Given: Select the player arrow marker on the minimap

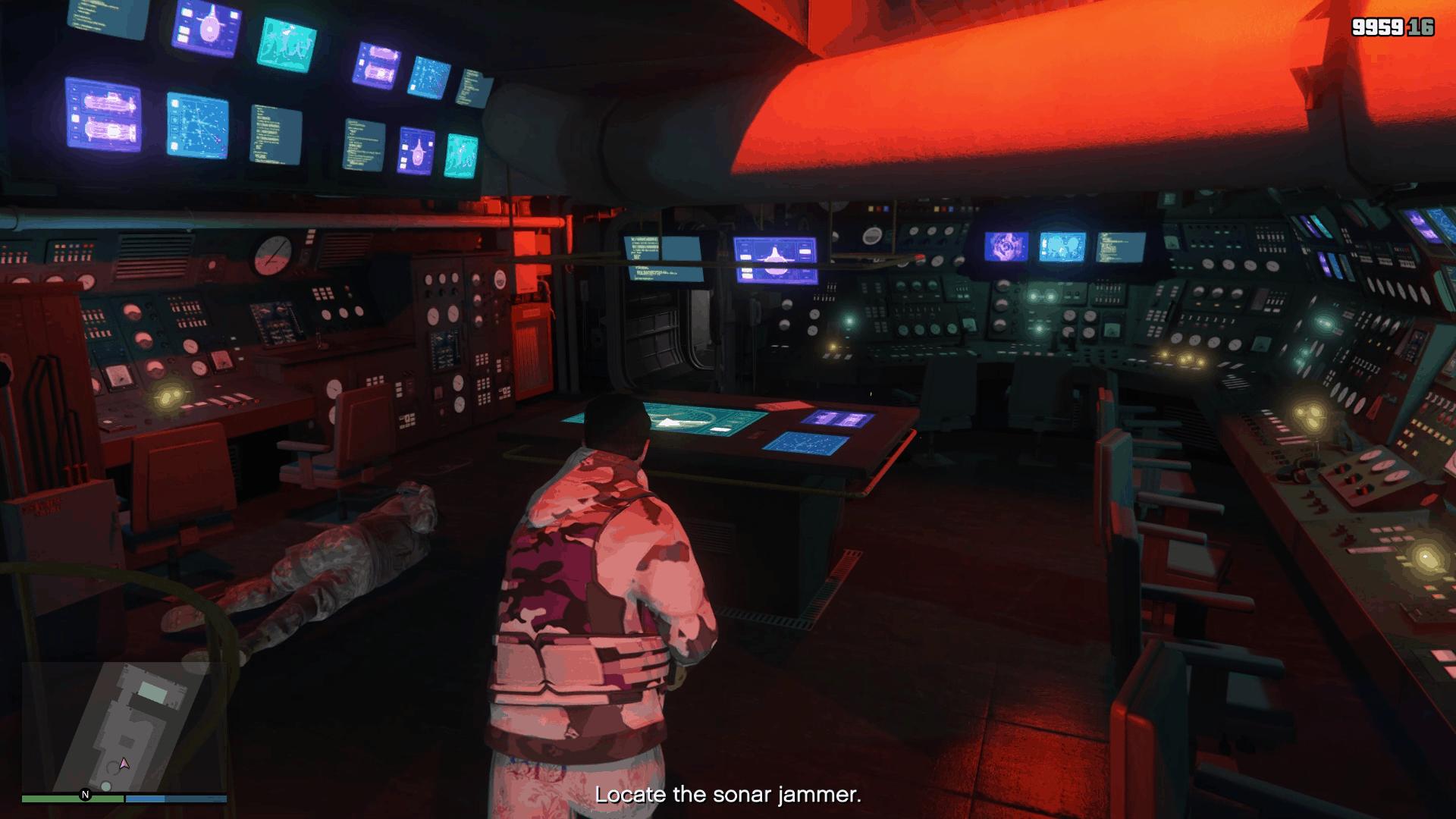Looking at the screenshot, I should (x=124, y=763).
